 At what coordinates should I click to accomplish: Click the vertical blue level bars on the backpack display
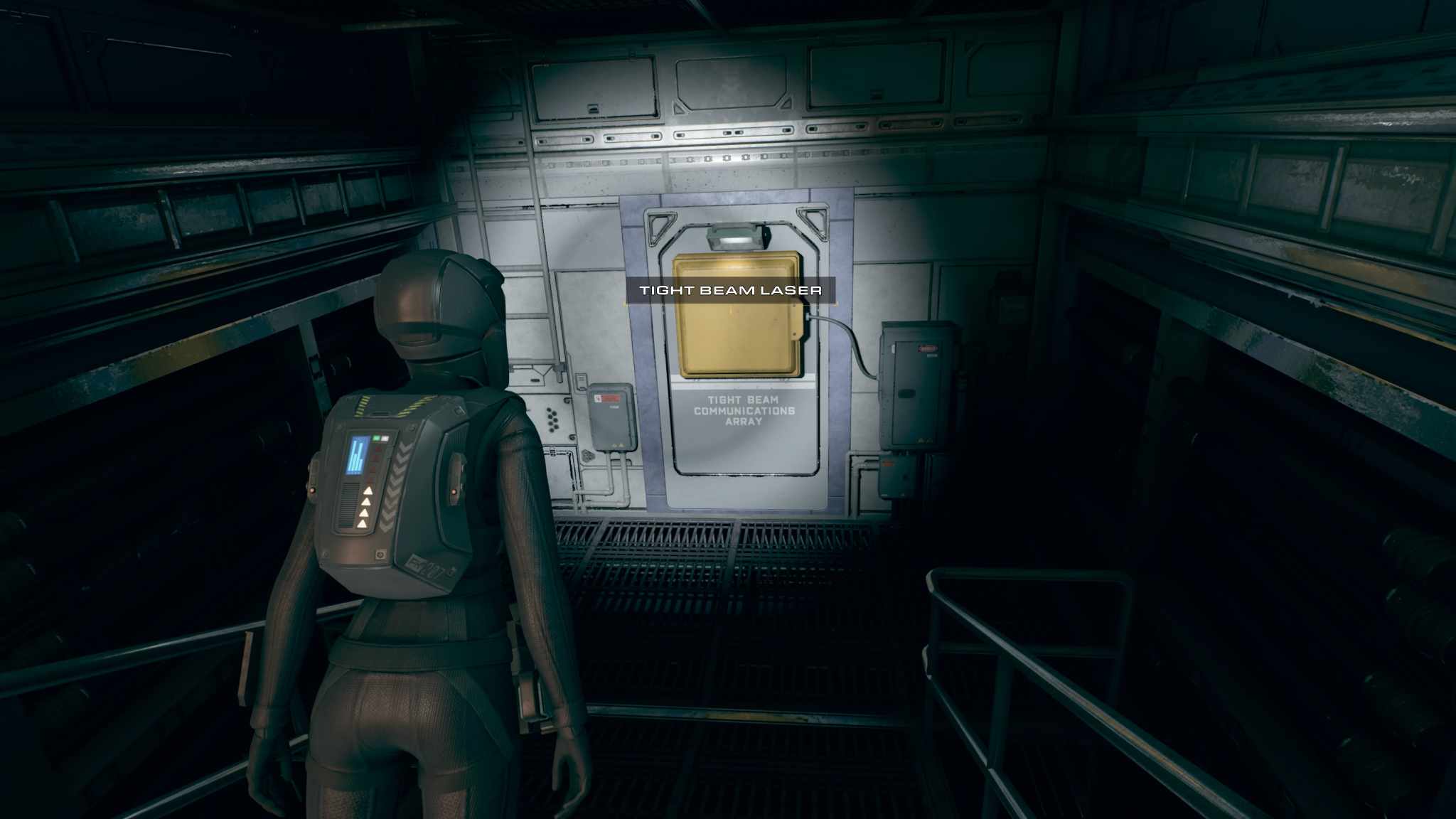tap(355, 457)
